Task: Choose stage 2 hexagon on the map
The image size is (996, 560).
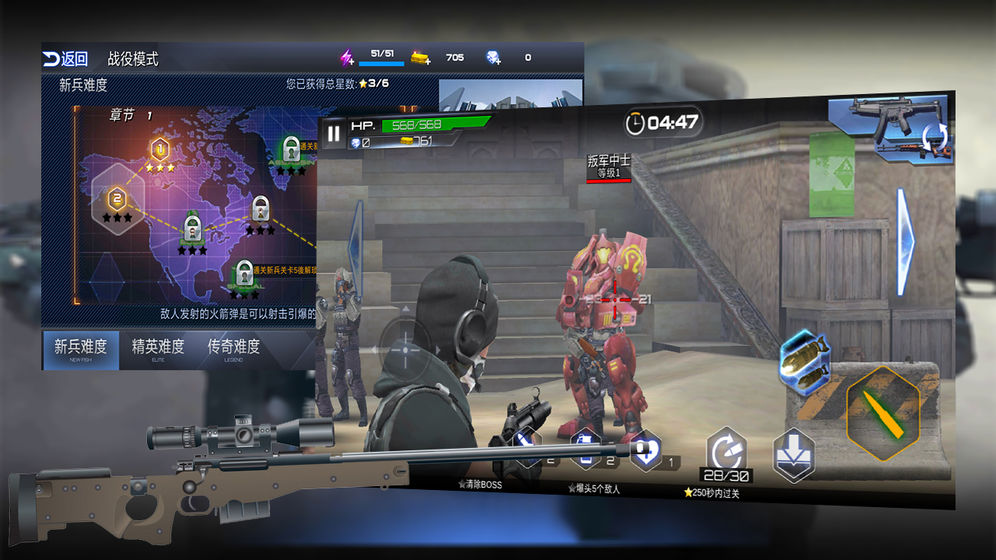Action: pyautogui.click(x=117, y=197)
